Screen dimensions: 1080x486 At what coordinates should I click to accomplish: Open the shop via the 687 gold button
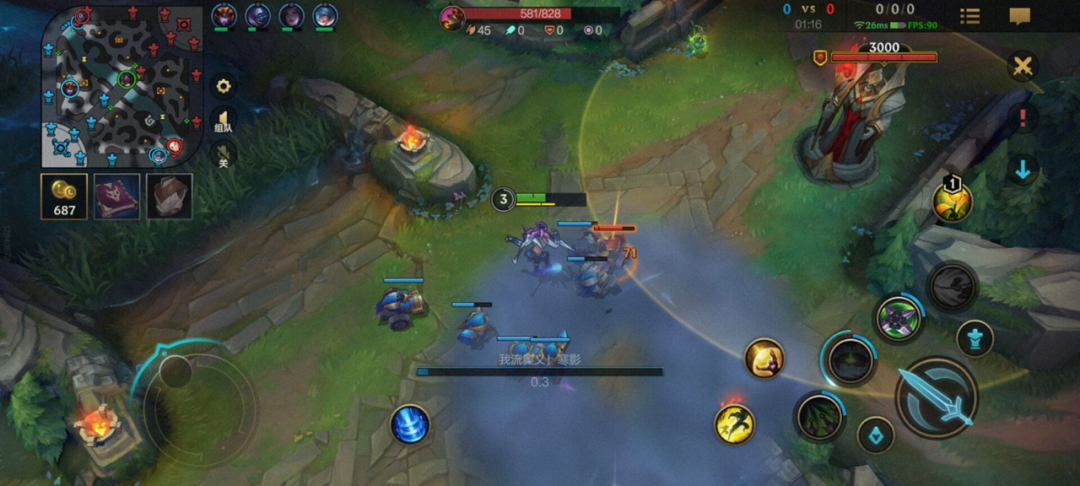pos(64,196)
